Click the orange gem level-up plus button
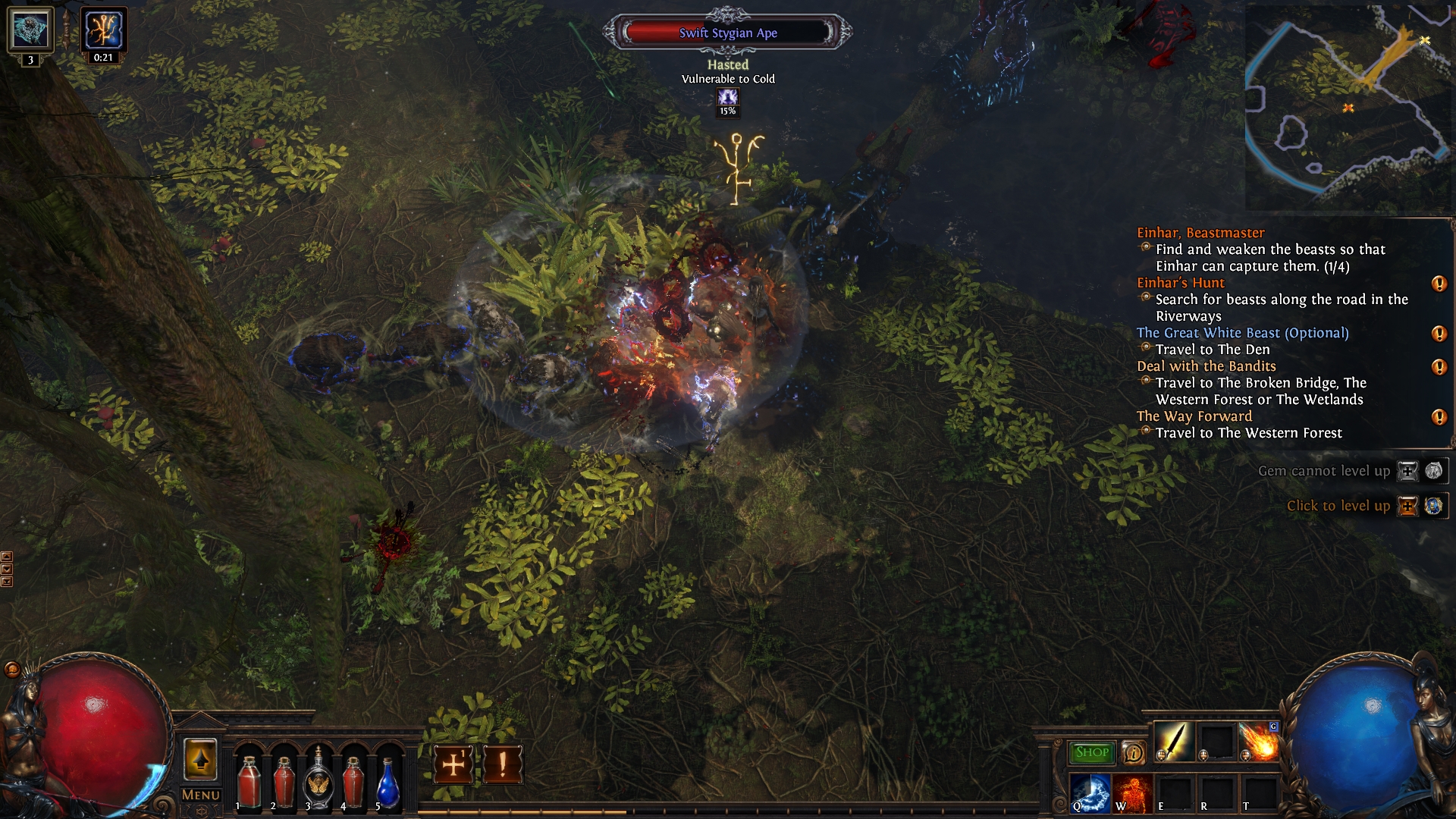This screenshot has height=819, width=1456. pos(1407,506)
